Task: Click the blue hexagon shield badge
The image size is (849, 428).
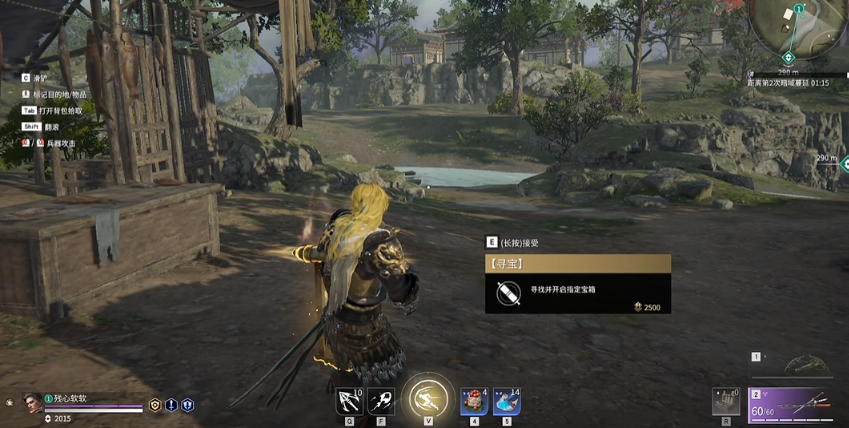Action: 187,405
